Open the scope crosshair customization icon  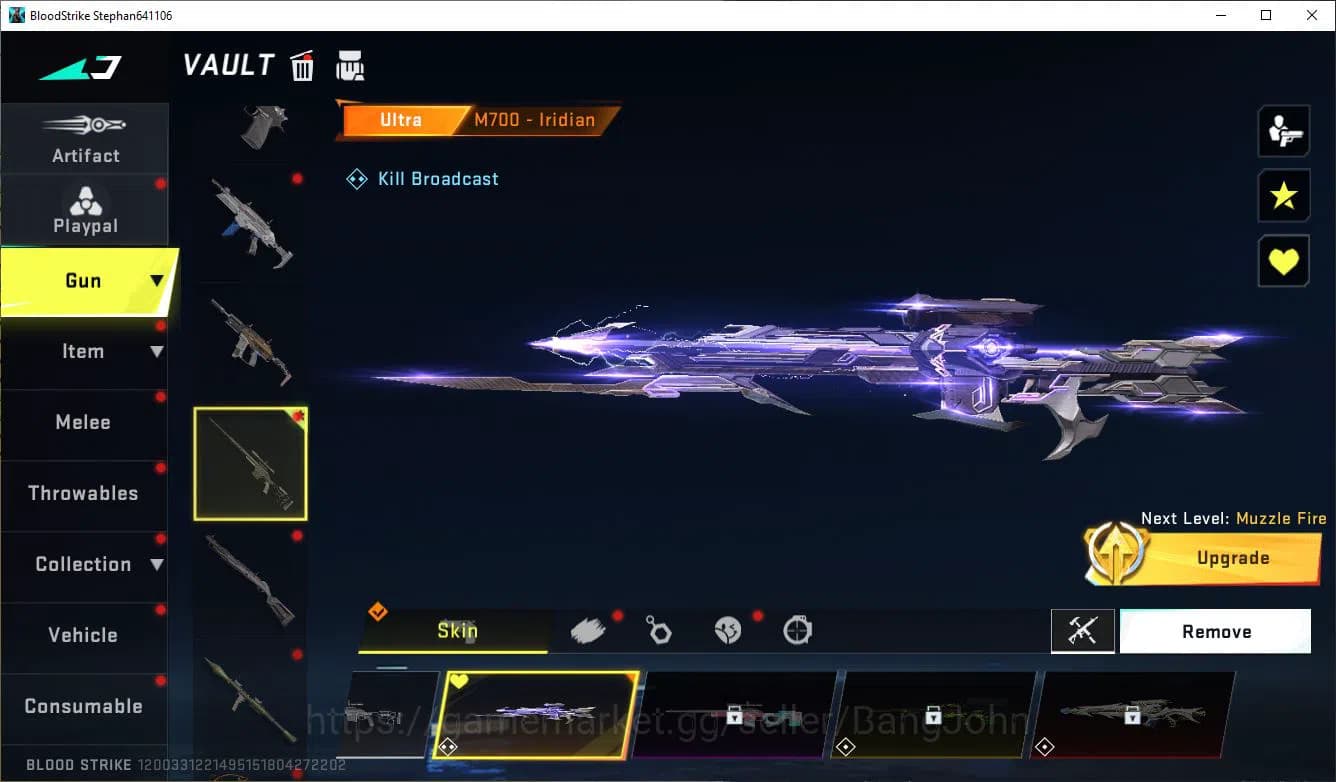(797, 629)
